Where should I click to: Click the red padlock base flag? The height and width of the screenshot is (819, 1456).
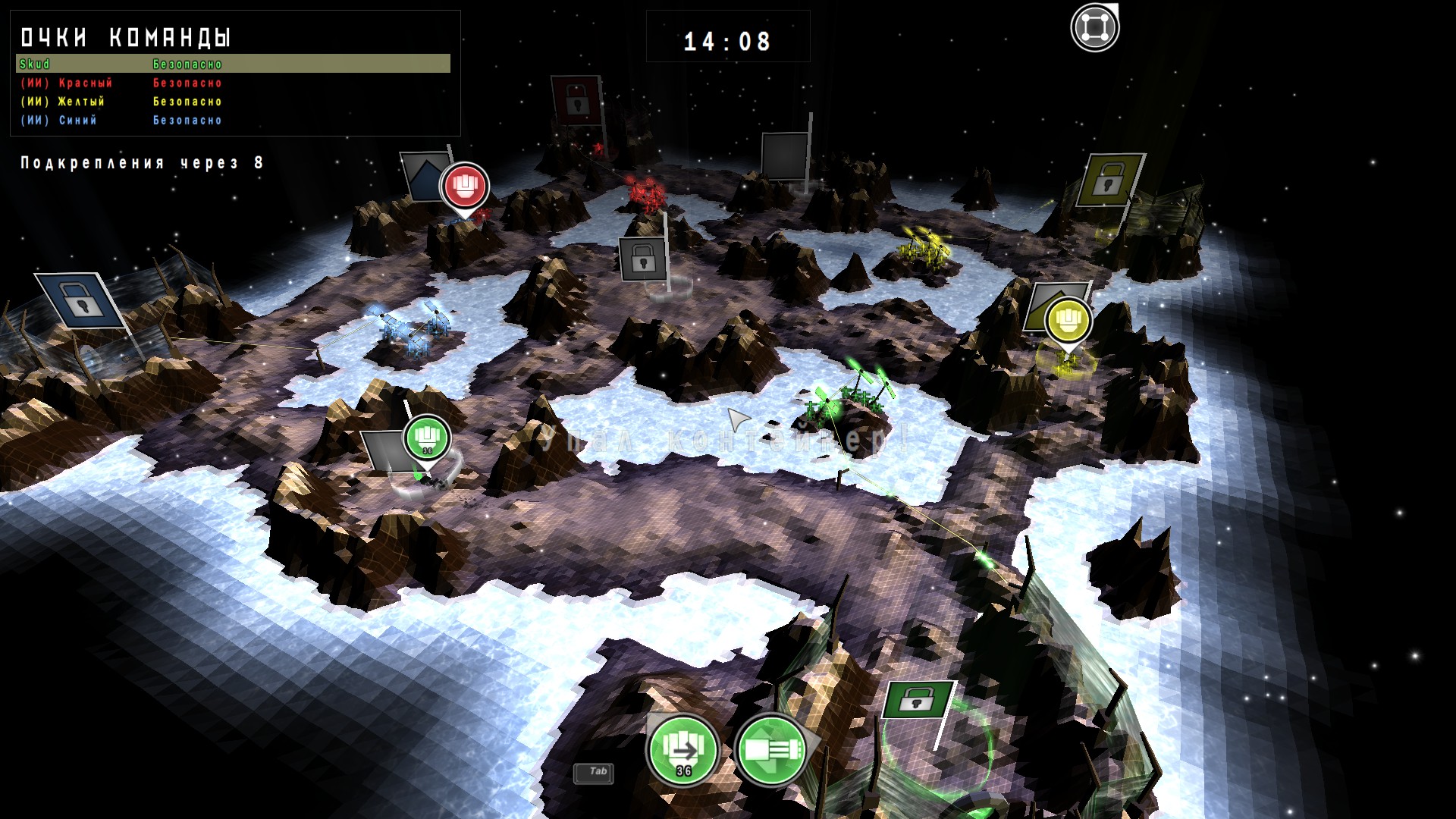point(576,99)
